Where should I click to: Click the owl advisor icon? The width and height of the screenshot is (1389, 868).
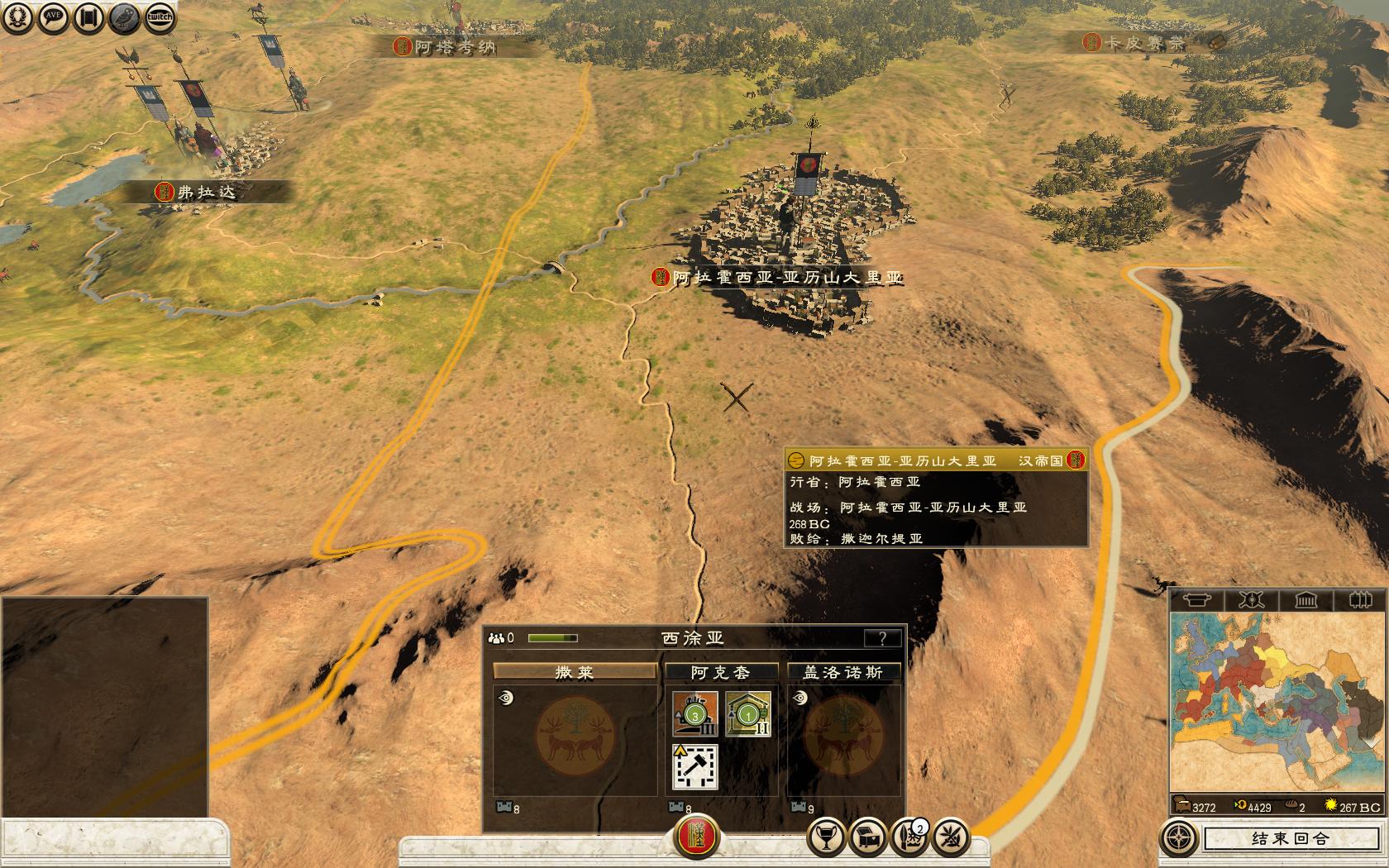point(124,17)
